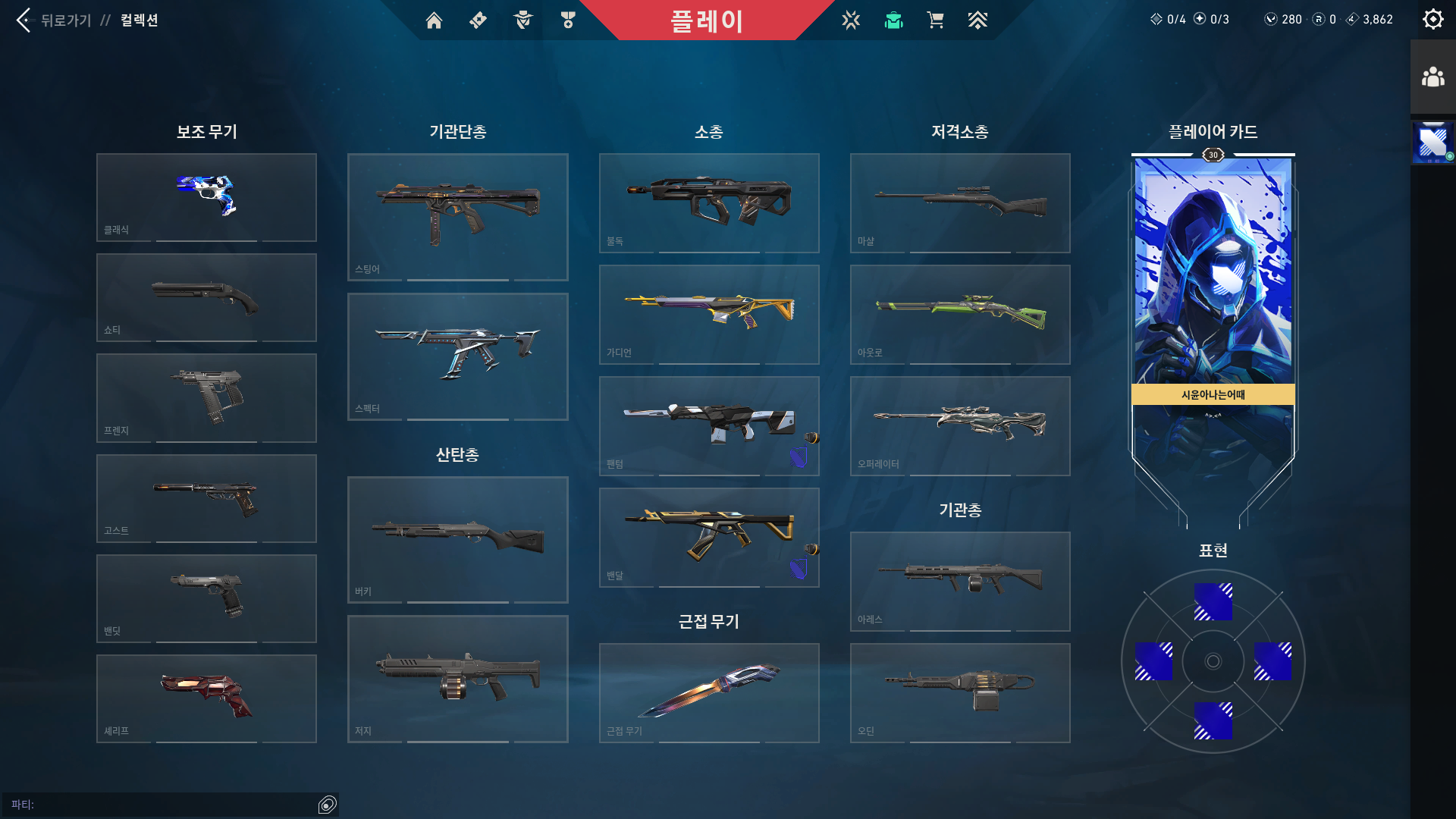Click the highlighted collection backpack icon
The width and height of the screenshot is (1456, 819).
[893, 20]
